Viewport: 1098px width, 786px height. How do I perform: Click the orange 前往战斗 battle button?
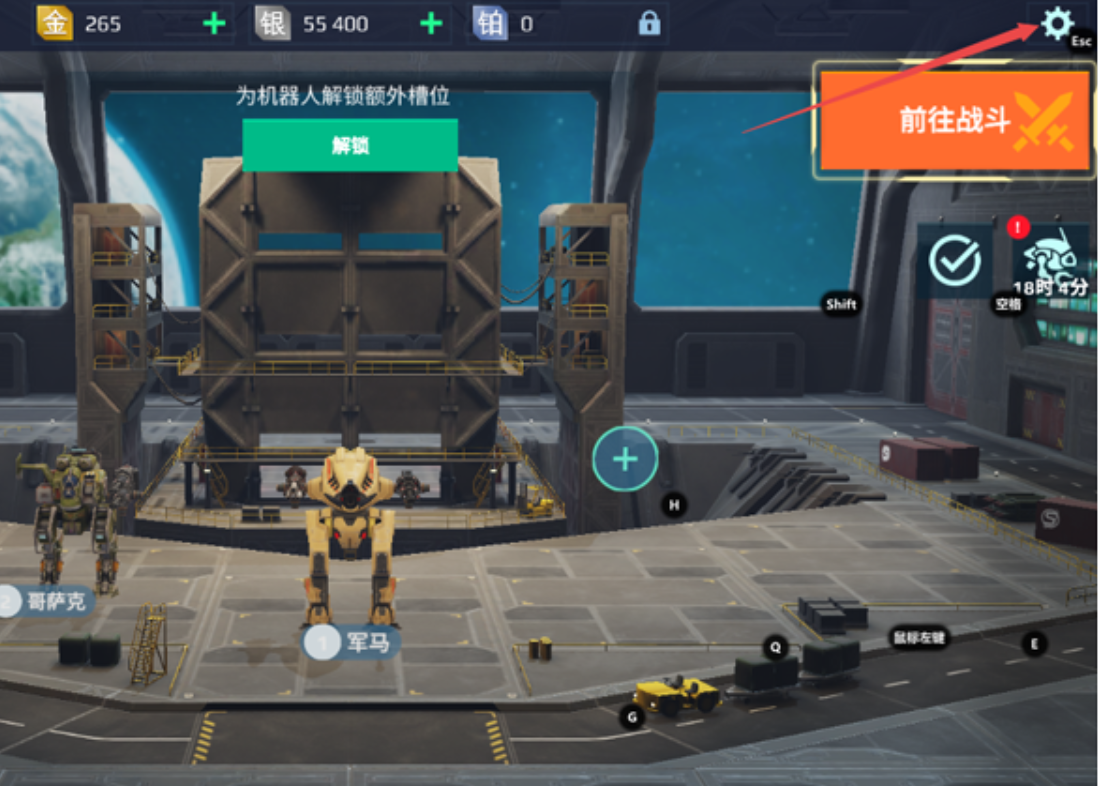(955, 120)
